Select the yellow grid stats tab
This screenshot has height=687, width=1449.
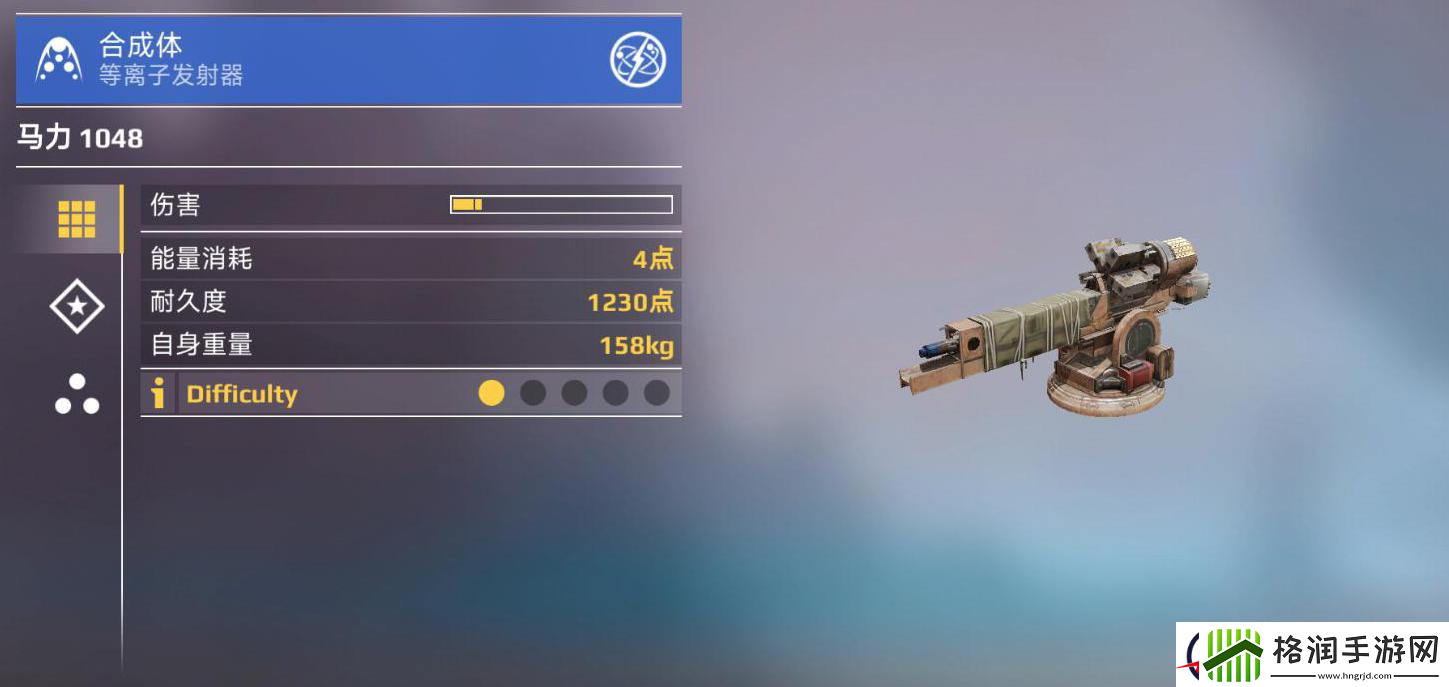click(77, 219)
